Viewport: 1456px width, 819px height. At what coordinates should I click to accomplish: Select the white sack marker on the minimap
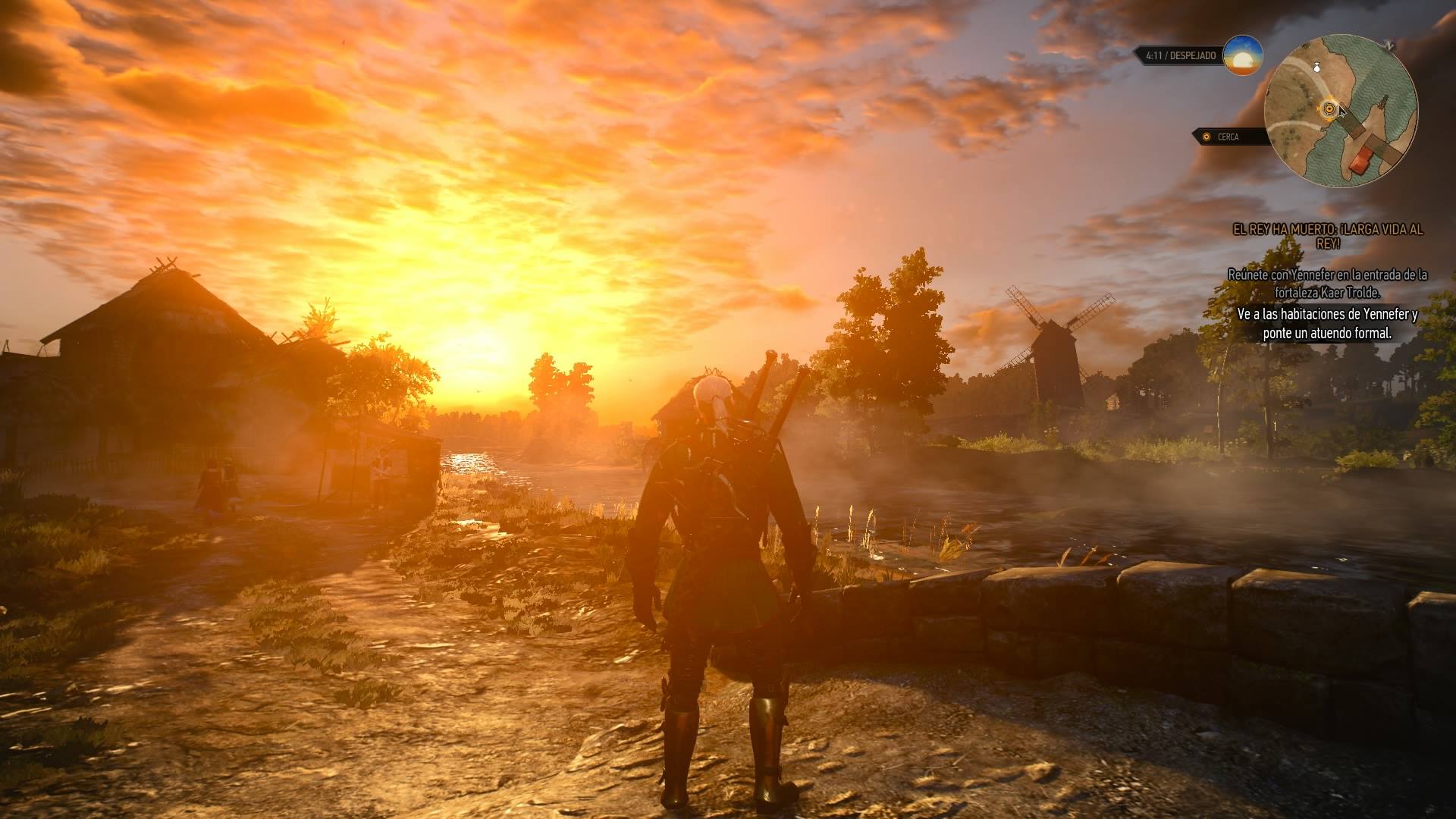[1317, 67]
